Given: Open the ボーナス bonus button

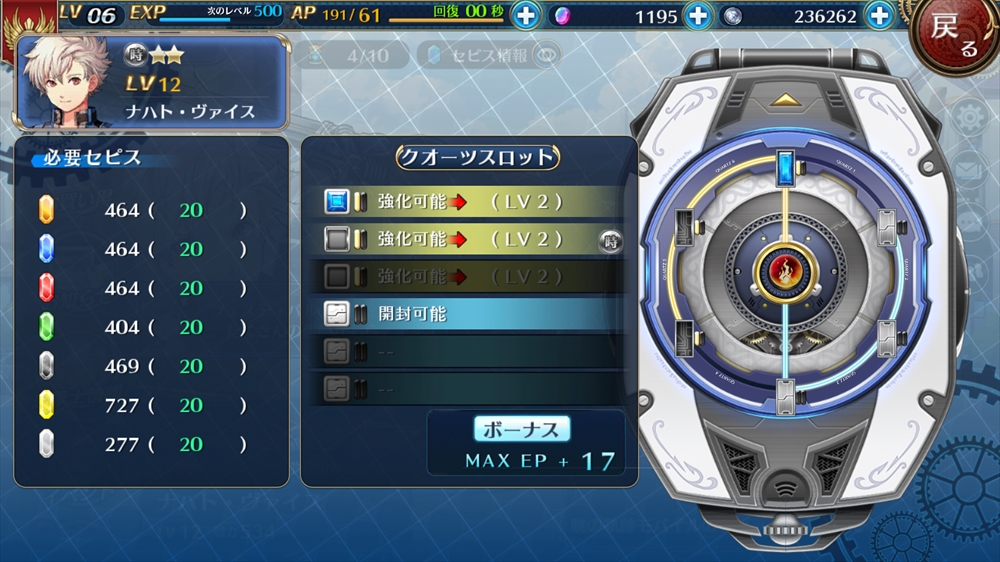Looking at the screenshot, I should tap(521, 428).
